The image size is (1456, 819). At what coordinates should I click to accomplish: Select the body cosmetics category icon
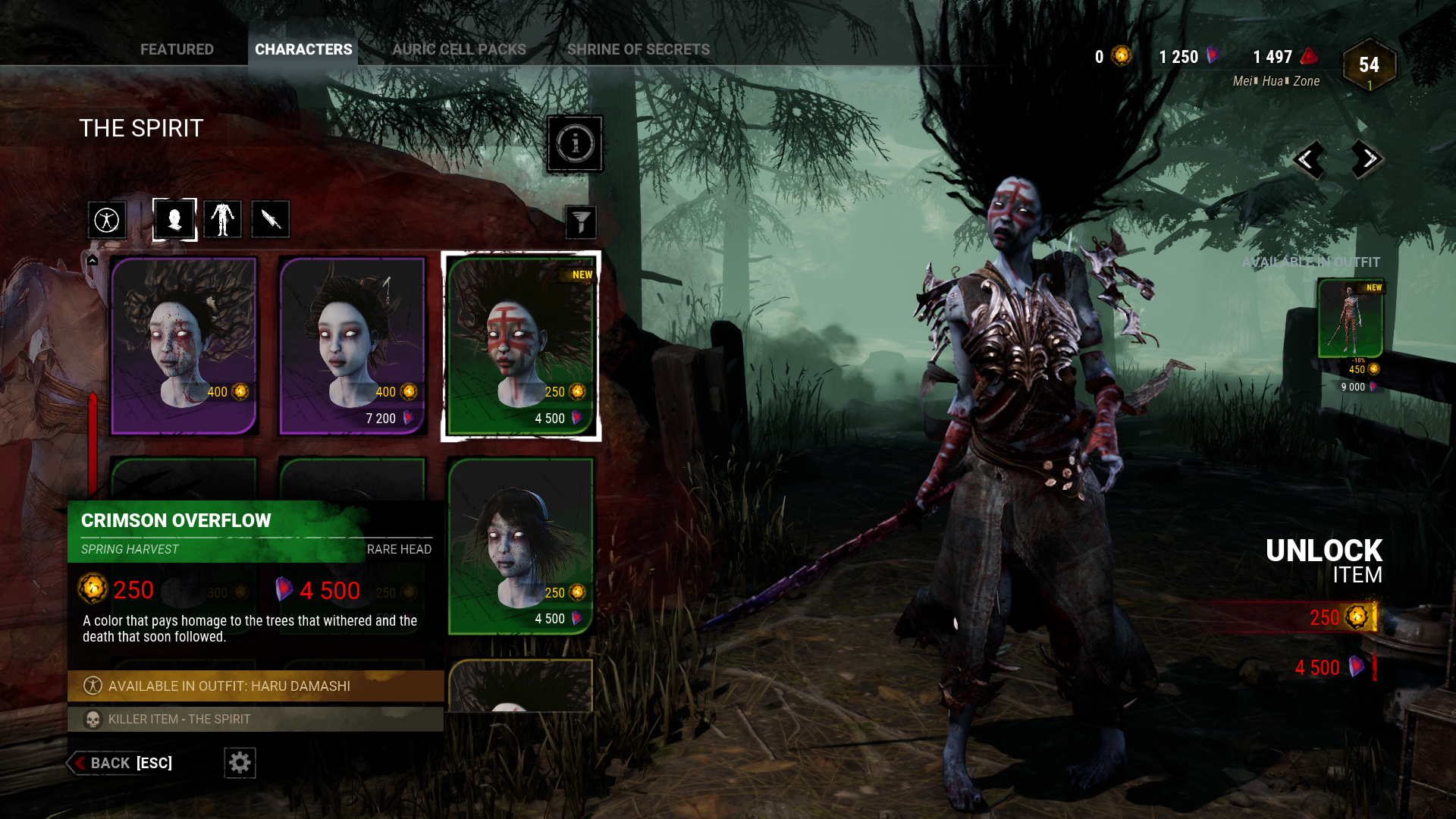click(222, 219)
